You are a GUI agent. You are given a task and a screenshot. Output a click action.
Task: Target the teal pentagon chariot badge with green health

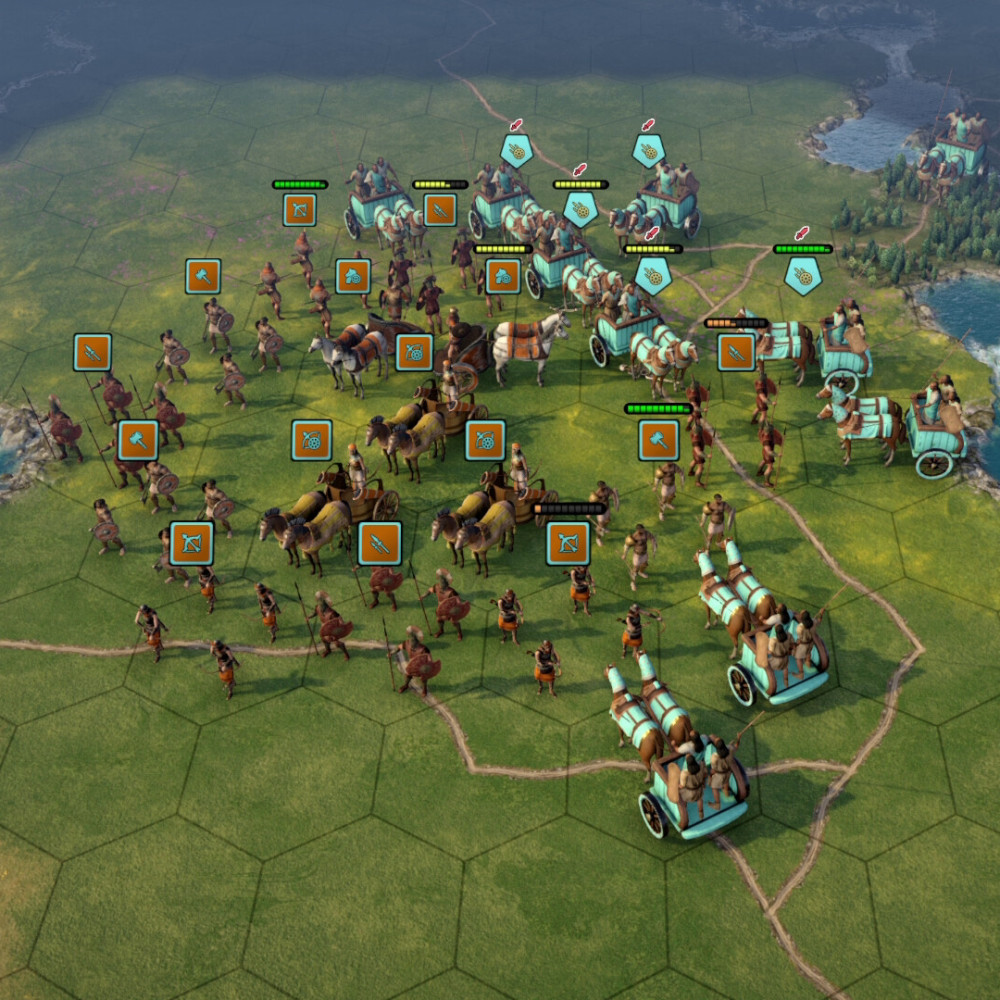802,276
